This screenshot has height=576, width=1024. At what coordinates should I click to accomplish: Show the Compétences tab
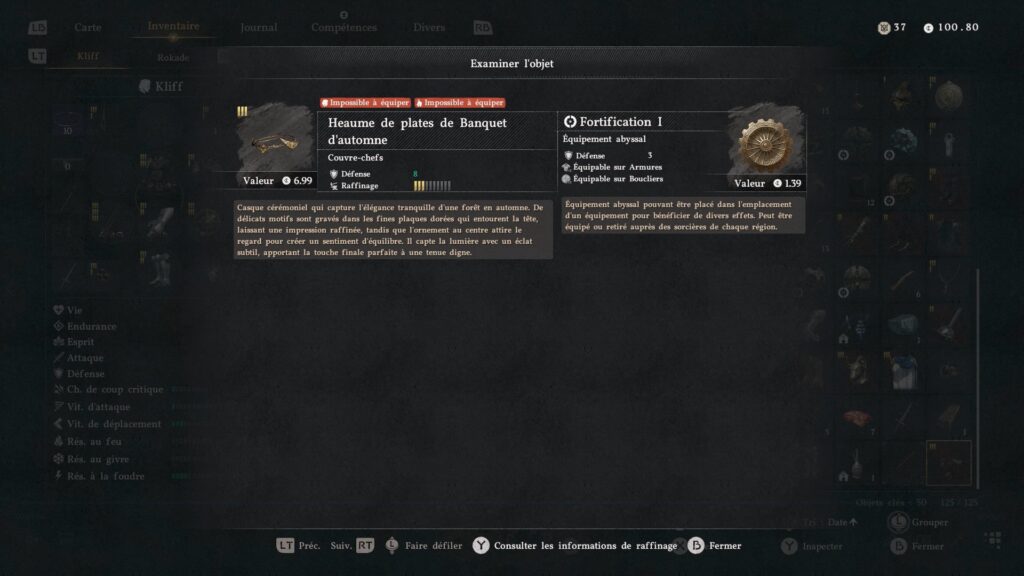[x=344, y=27]
